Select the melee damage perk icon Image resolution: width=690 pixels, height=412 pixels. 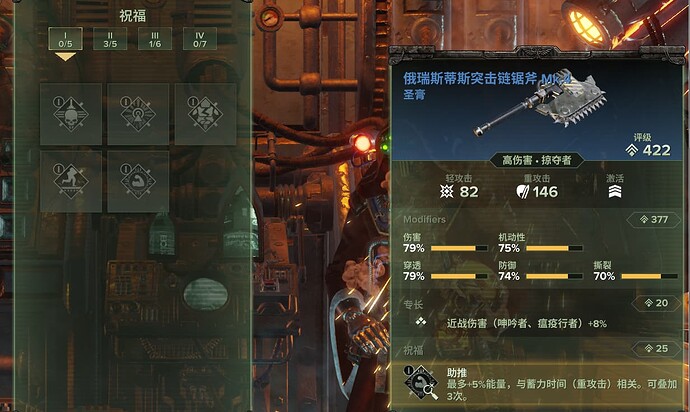pos(421,323)
